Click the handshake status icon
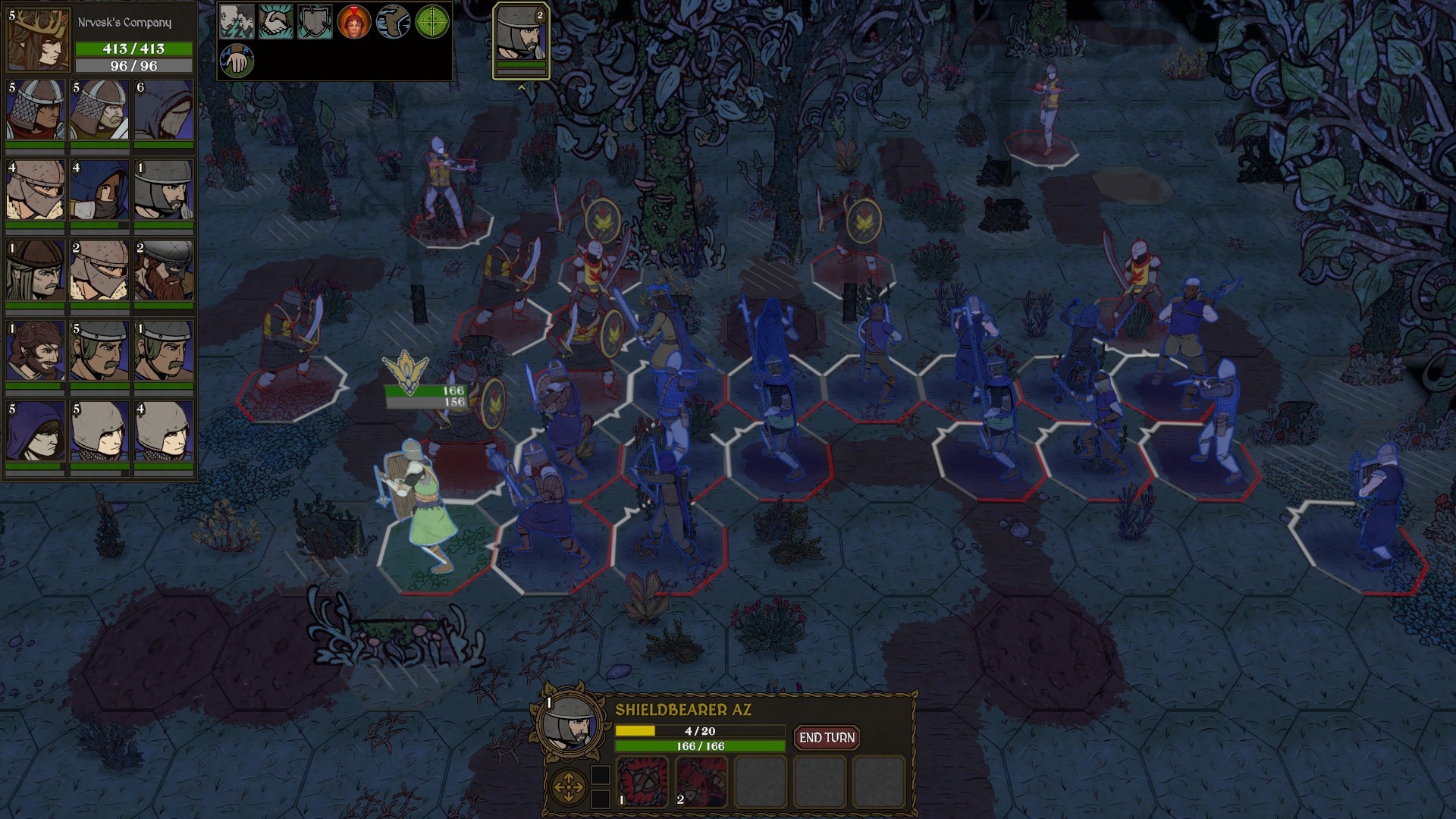The height and width of the screenshot is (819, 1456). [275, 21]
